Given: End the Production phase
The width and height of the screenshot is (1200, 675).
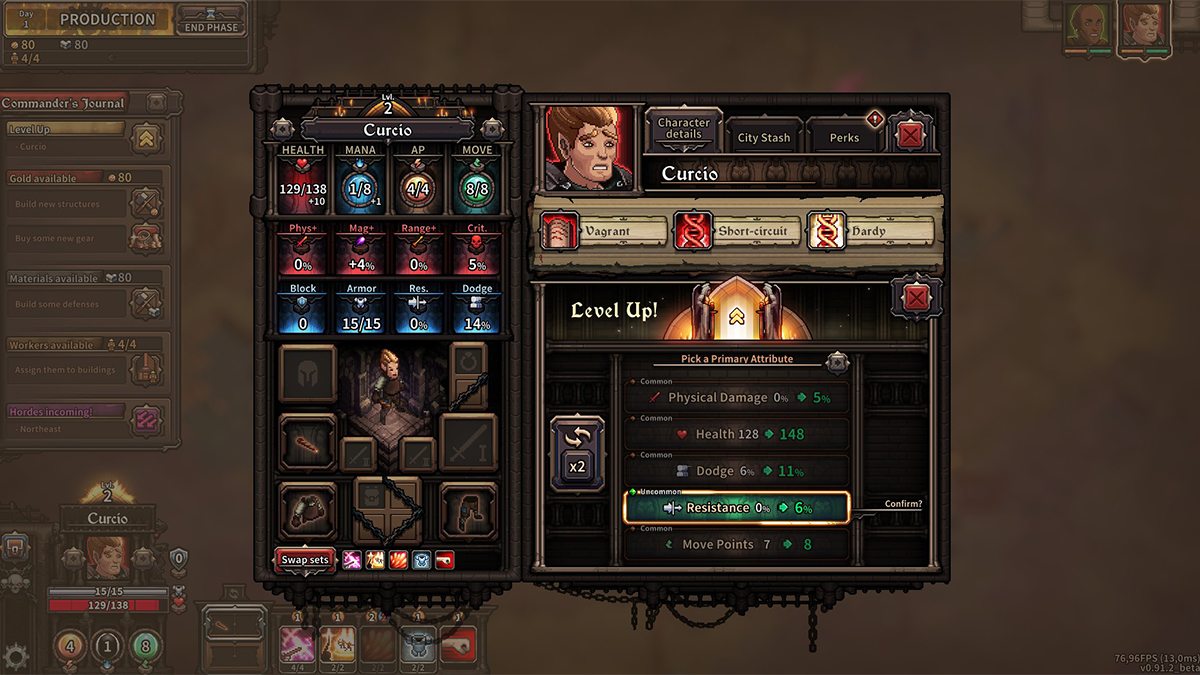Looking at the screenshot, I should point(211,19).
